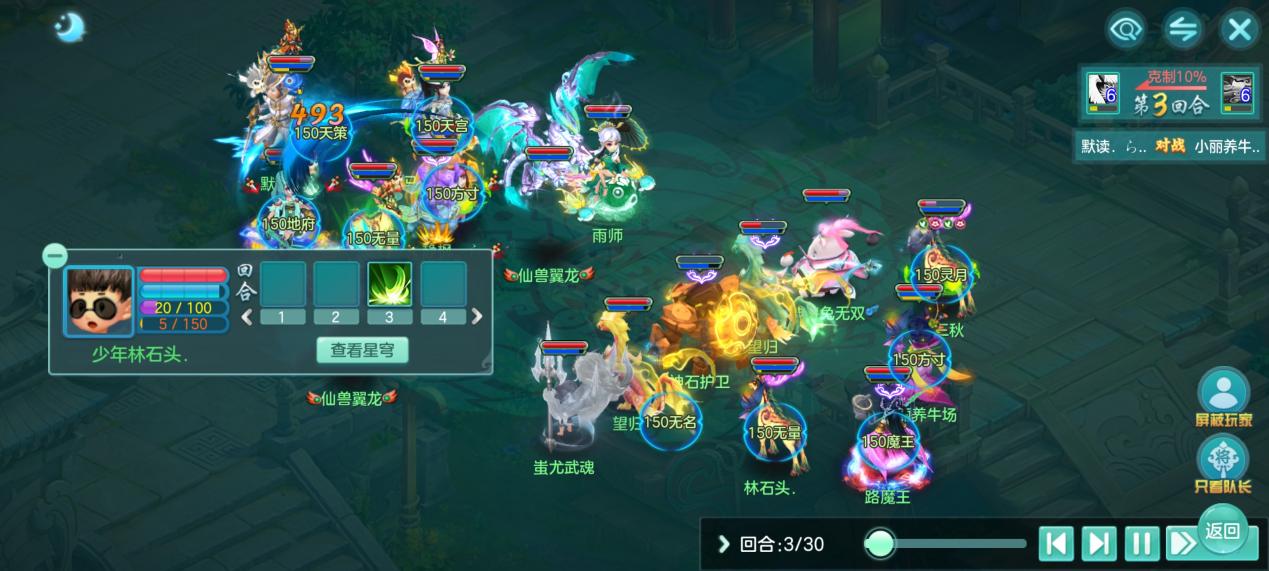Click the round progress slider handle
Screen dimensions: 1269x571
click(x=880, y=543)
